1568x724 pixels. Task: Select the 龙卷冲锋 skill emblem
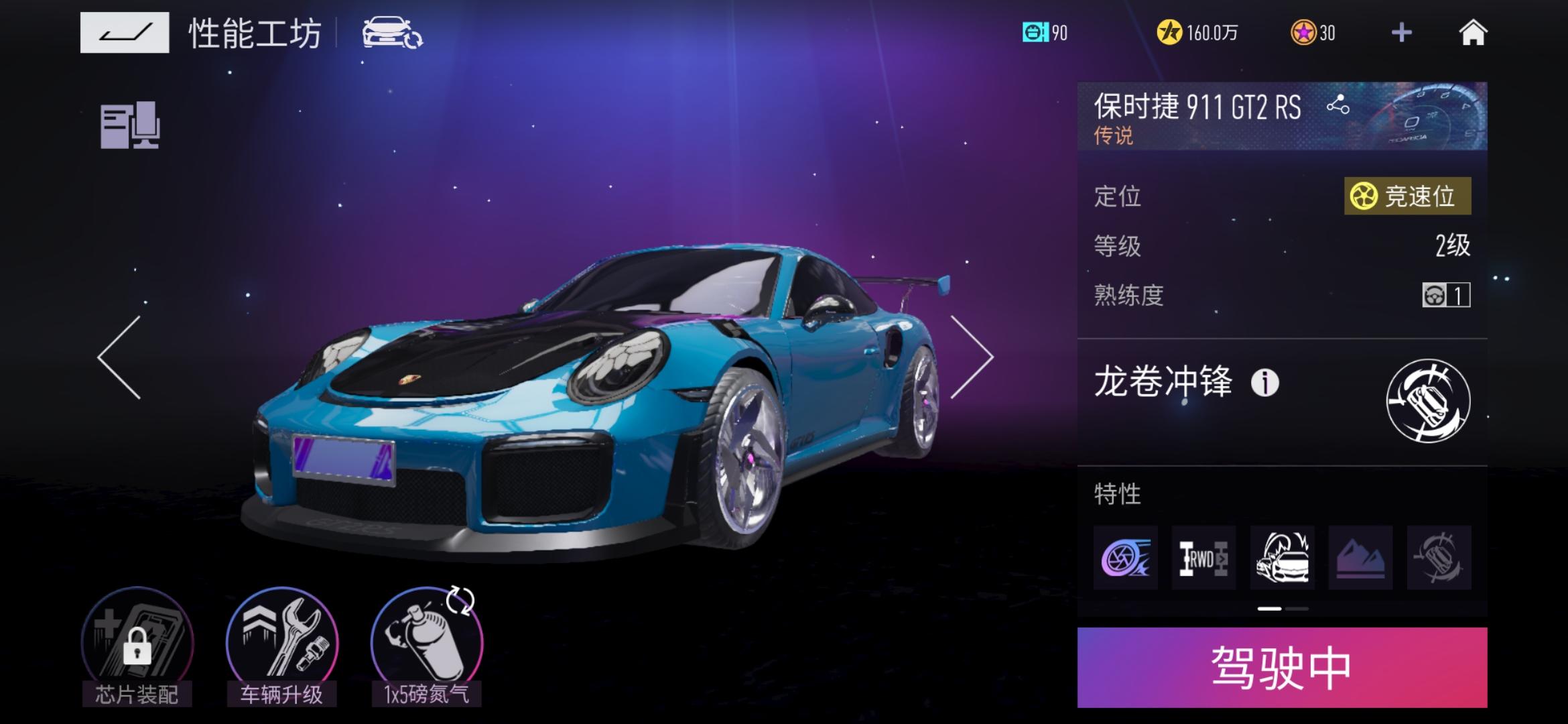[1428, 401]
